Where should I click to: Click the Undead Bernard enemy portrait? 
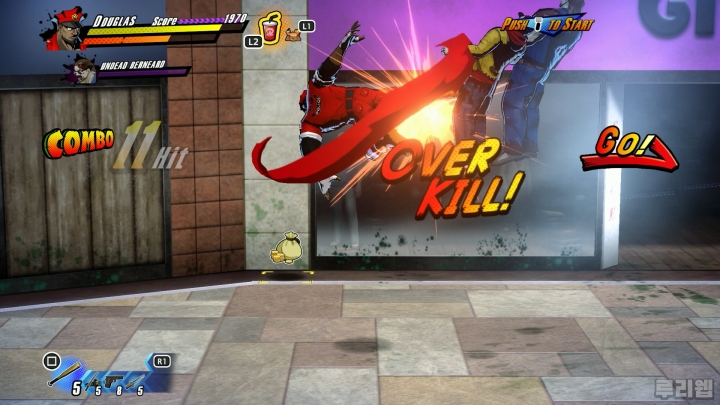78,70
